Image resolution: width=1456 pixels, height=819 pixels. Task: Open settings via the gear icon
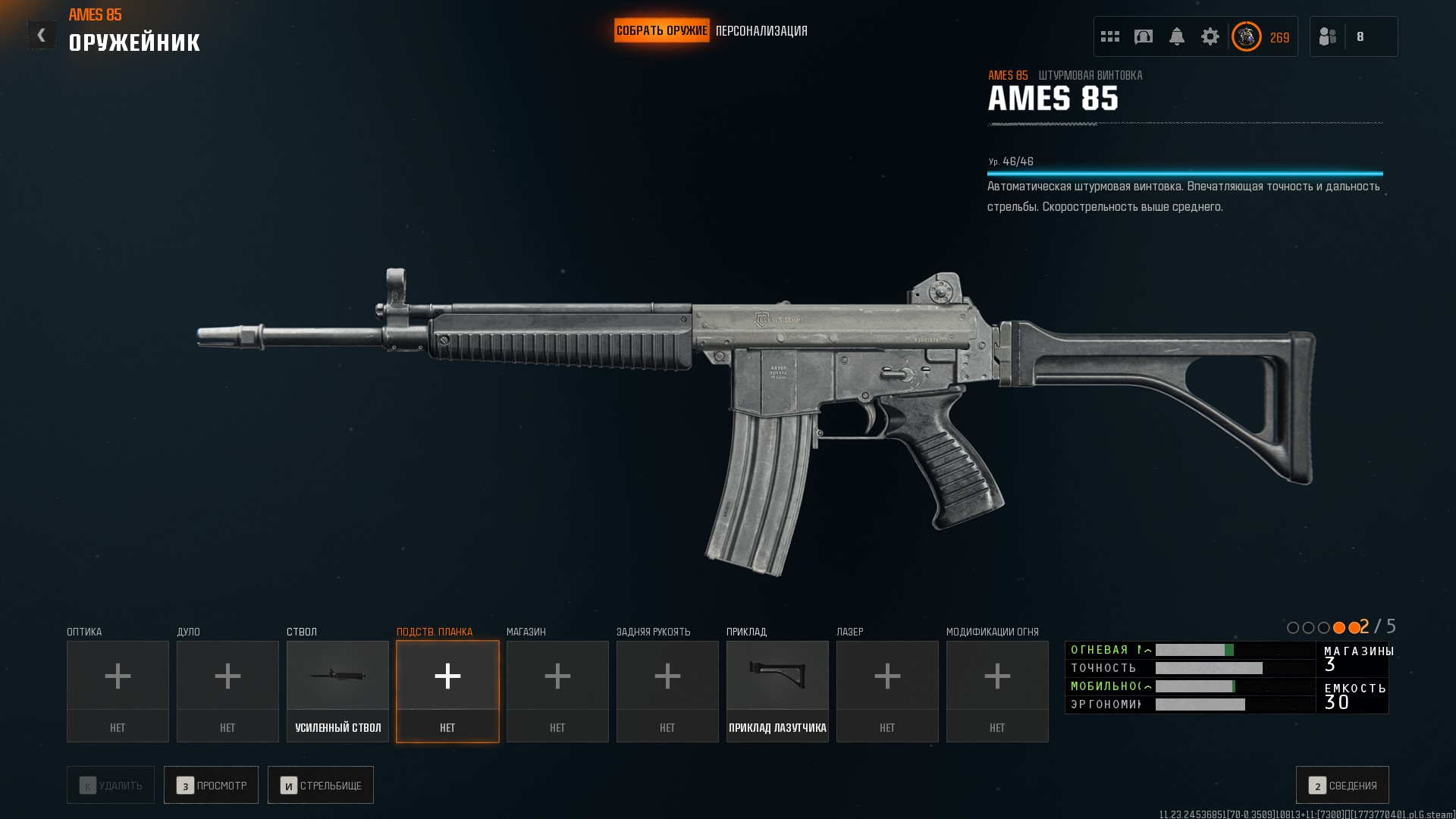pos(1210,36)
